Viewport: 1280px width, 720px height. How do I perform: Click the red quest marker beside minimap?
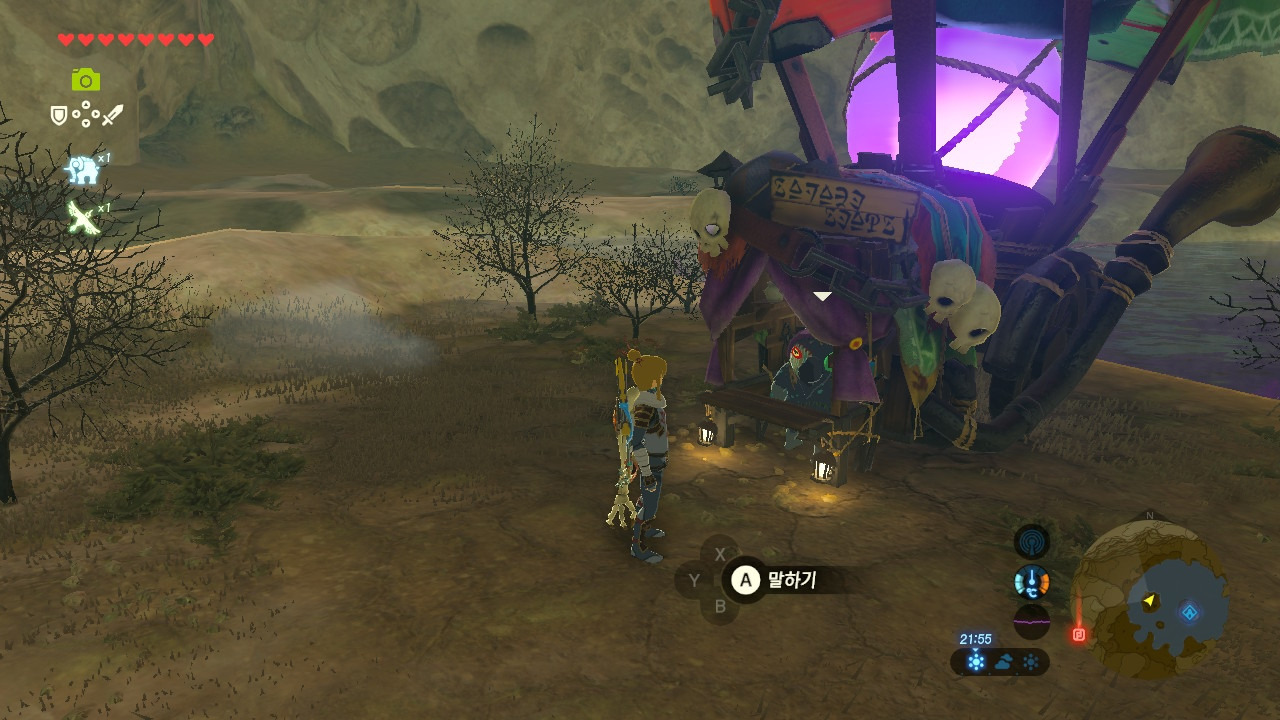(1079, 634)
